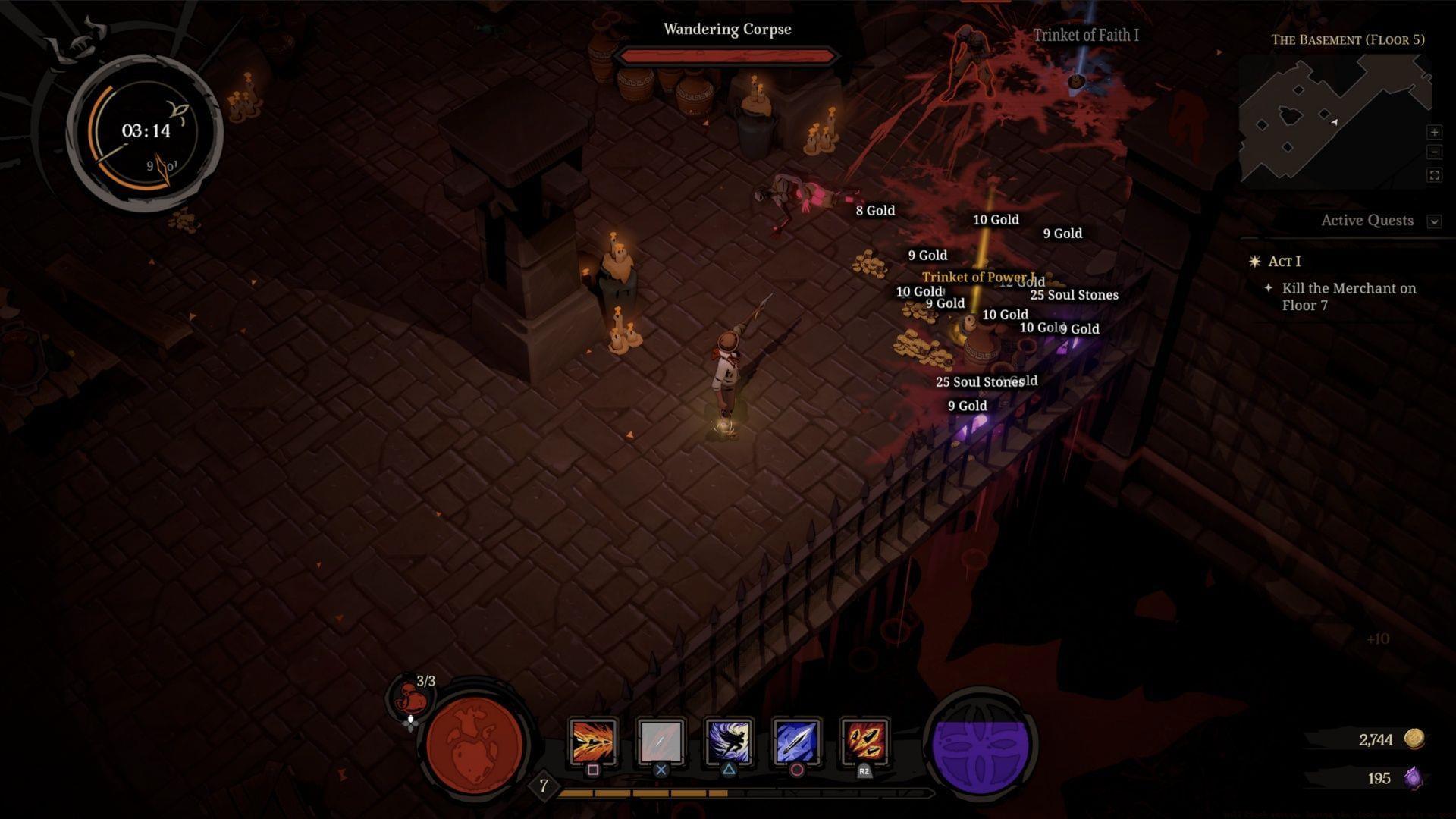
Task: Click the healing potion flask showing 3/3
Action: pyautogui.click(x=410, y=695)
